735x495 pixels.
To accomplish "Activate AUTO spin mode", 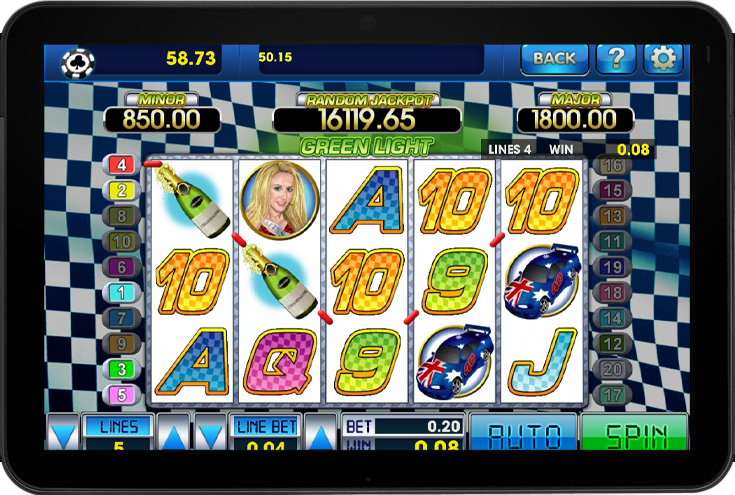I will click(523, 433).
